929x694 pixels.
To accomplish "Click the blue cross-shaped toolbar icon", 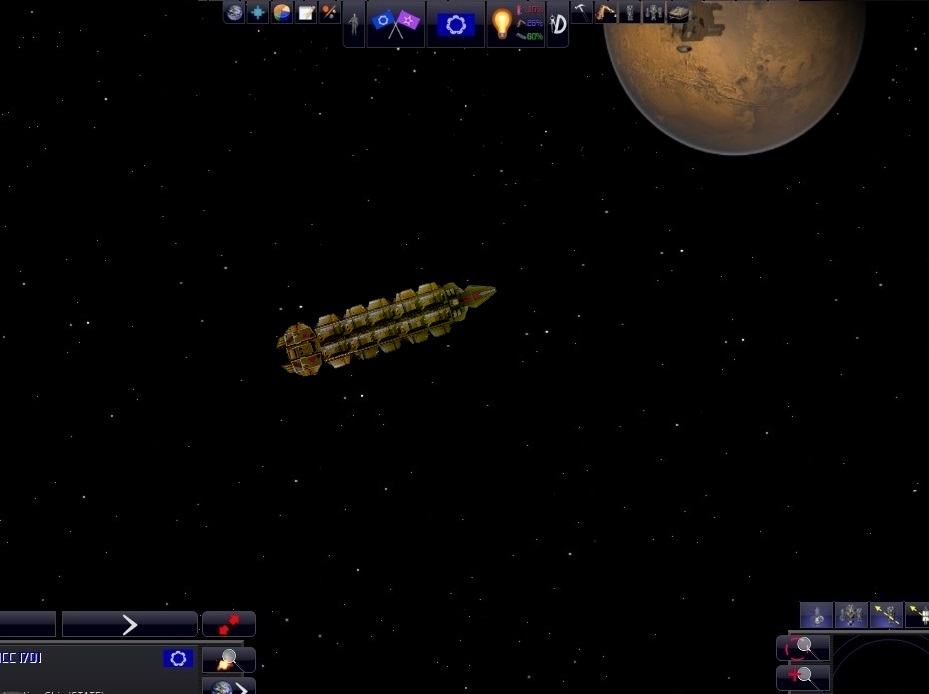I will (x=258, y=13).
